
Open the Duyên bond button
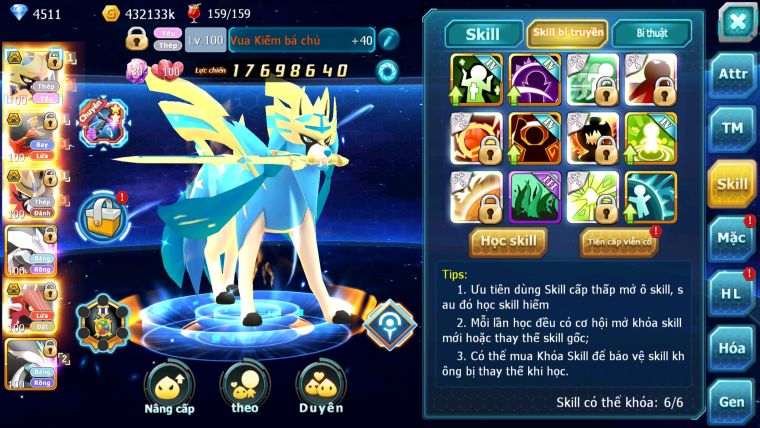click(x=320, y=388)
